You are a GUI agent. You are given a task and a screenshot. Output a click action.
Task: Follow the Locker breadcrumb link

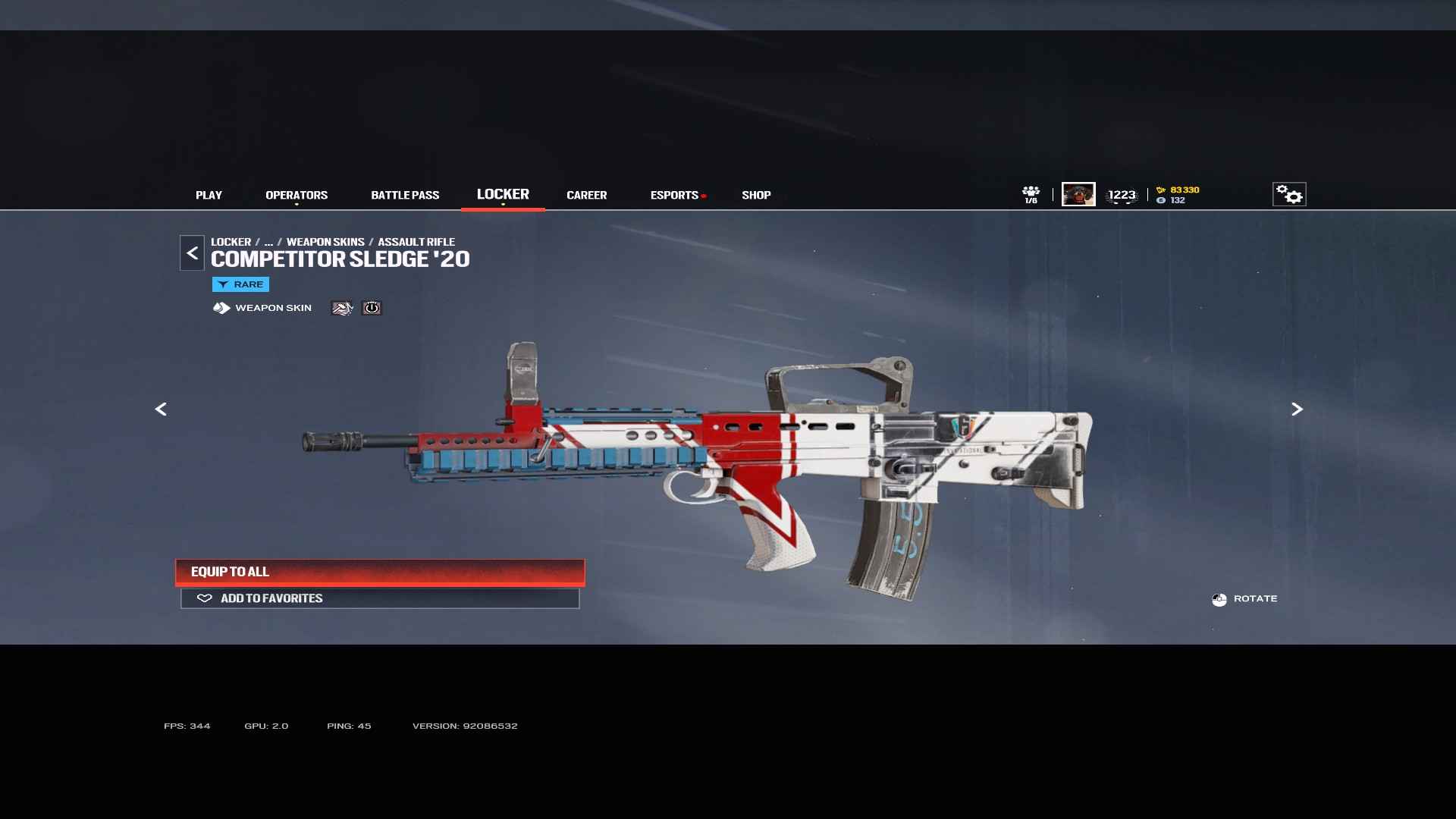tap(231, 242)
